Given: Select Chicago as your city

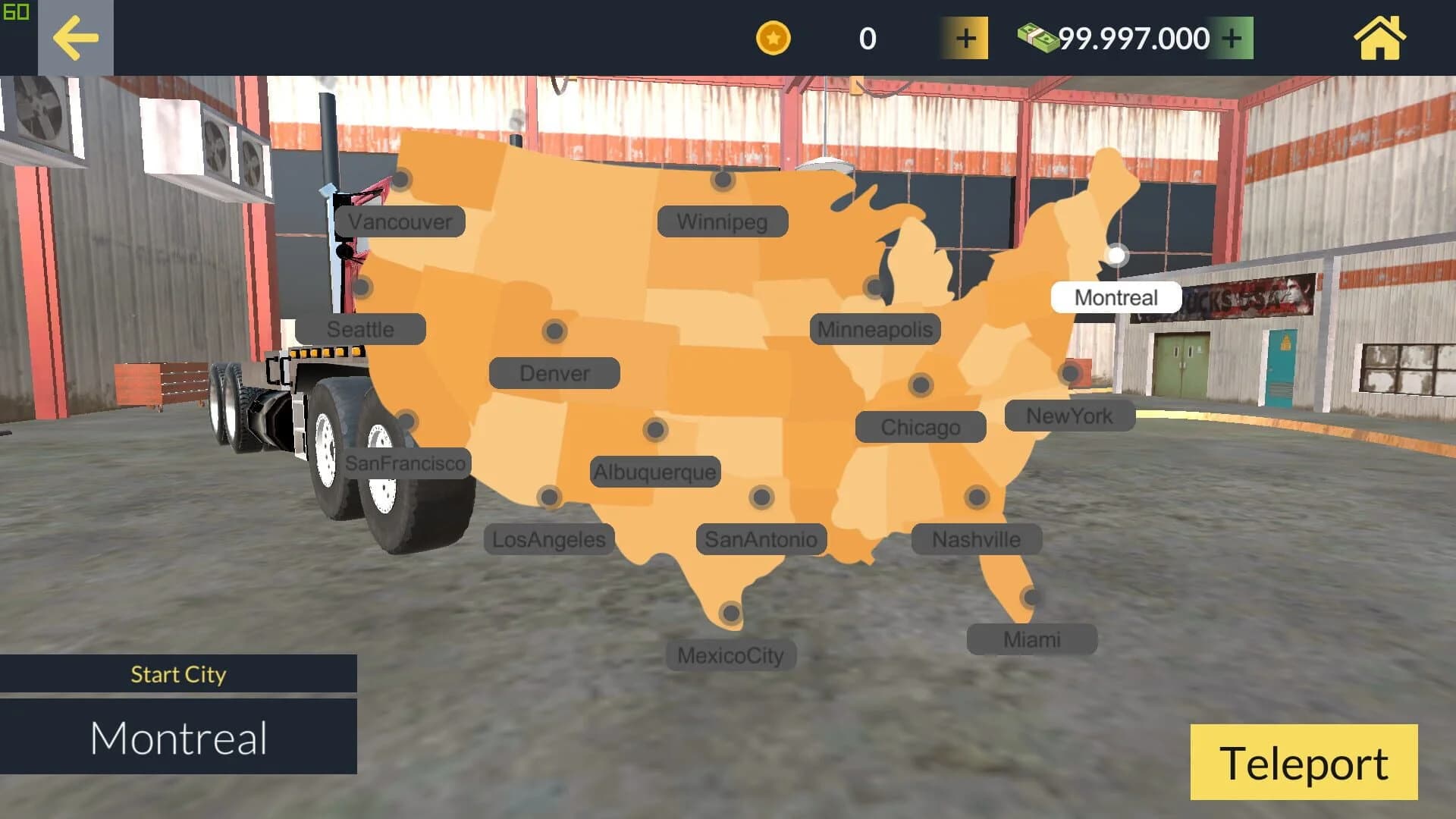Looking at the screenshot, I should [x=921, y=427].
